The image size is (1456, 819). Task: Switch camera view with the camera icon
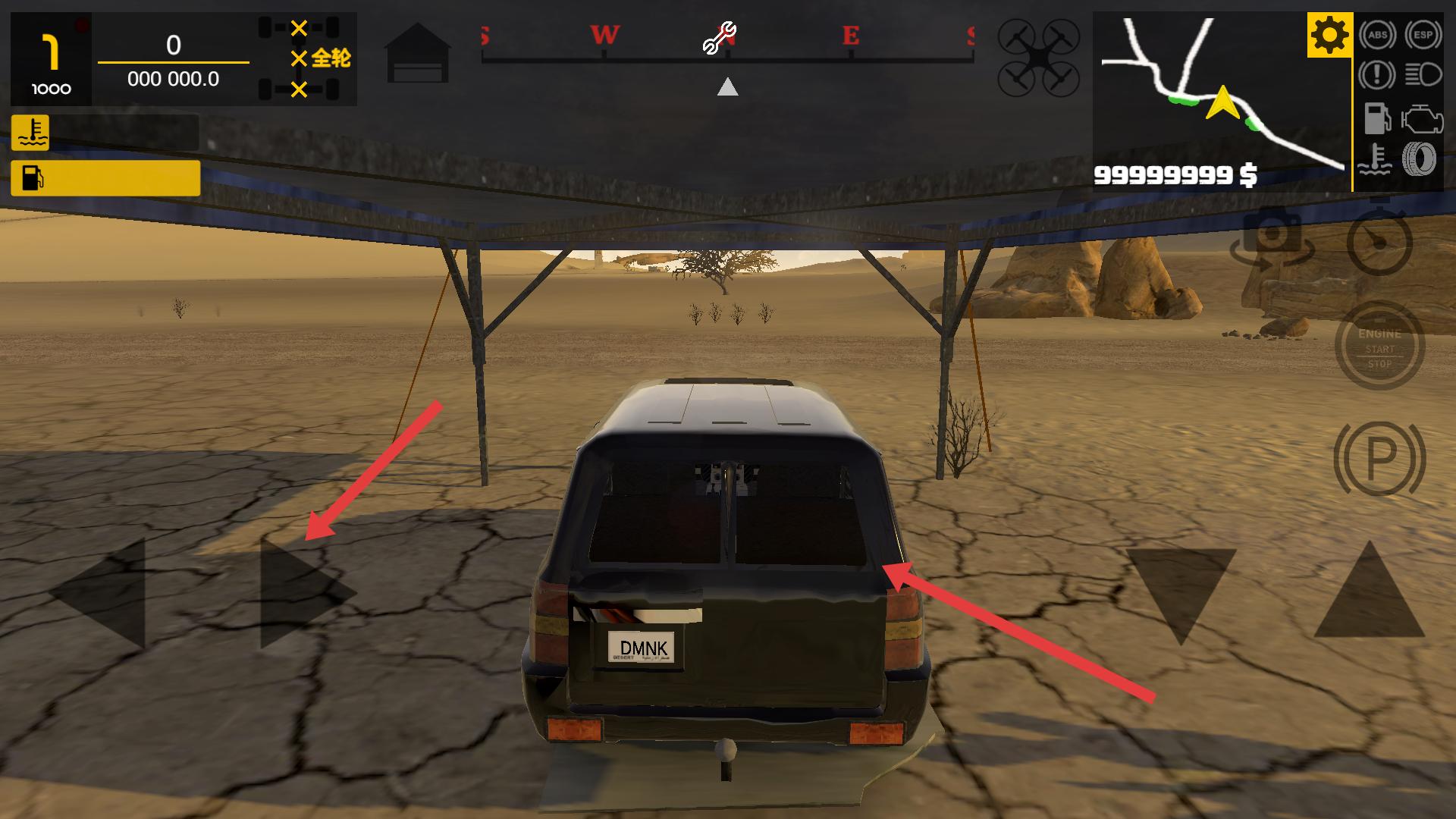coord(1272,239)
